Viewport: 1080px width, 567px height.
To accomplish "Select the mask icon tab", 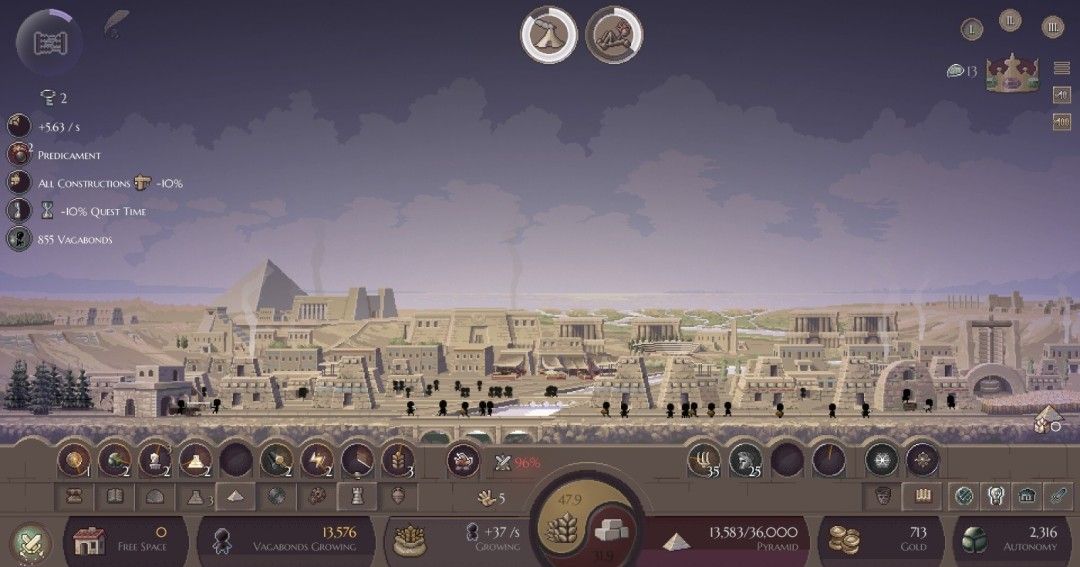I will click(x=883, y=495).
